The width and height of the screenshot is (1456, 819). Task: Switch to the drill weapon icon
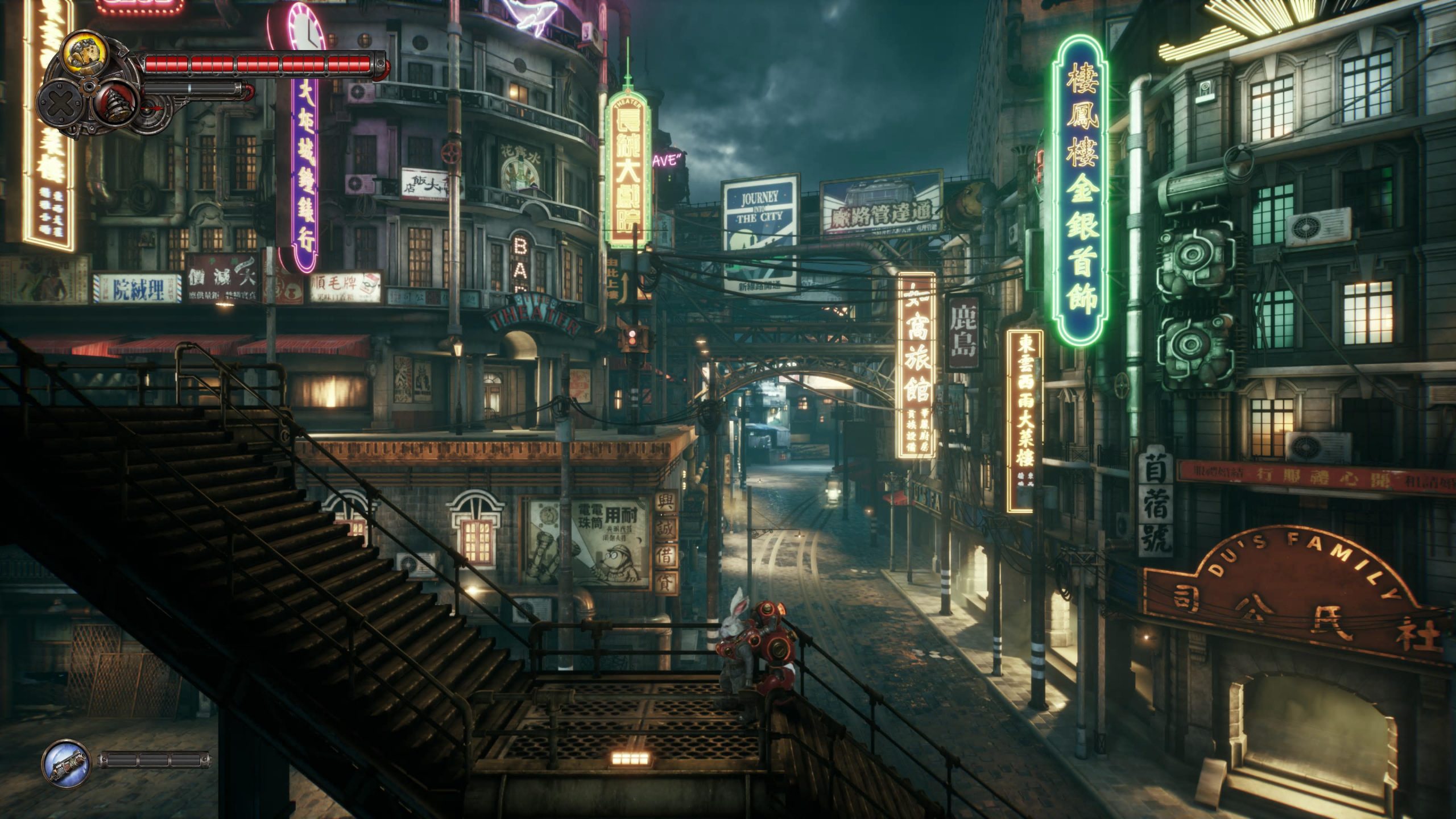coord(115,102)
